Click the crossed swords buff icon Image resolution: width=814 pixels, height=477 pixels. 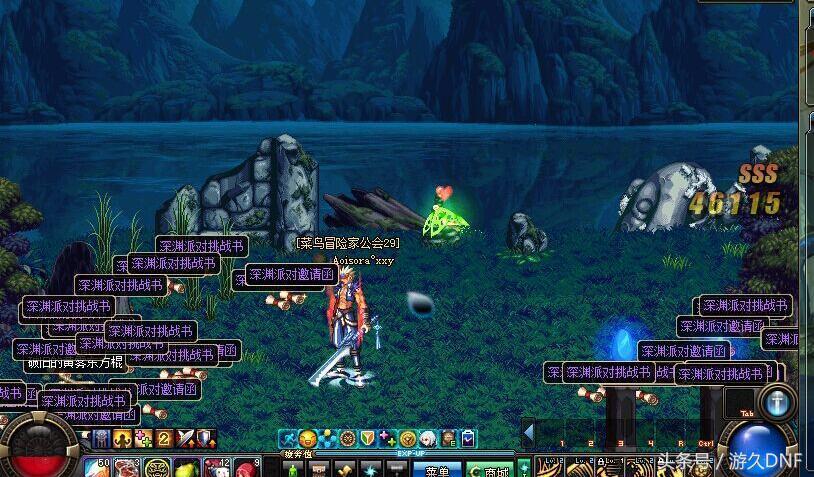185,438
